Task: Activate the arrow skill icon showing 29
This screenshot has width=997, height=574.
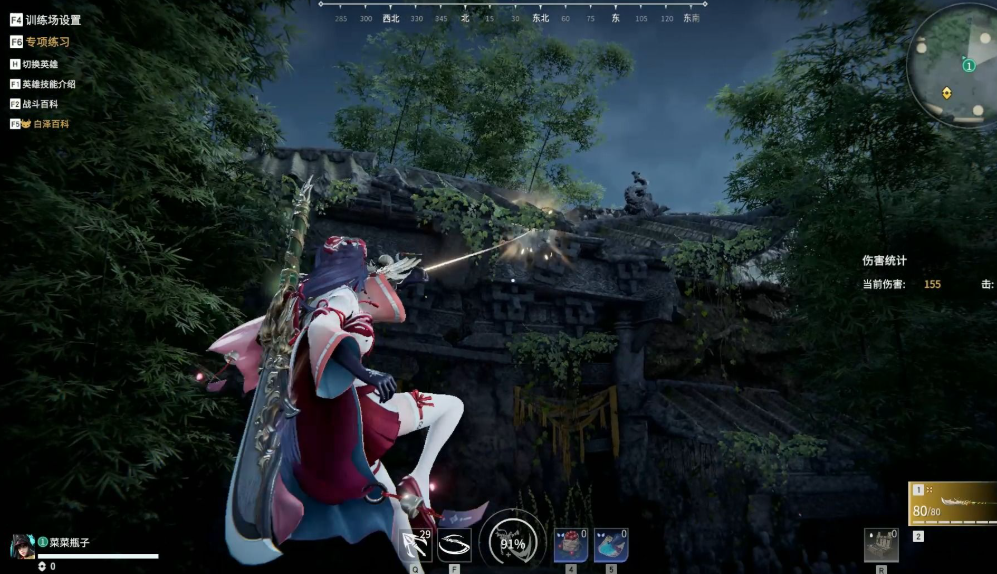Action: [x=415, y=545]
